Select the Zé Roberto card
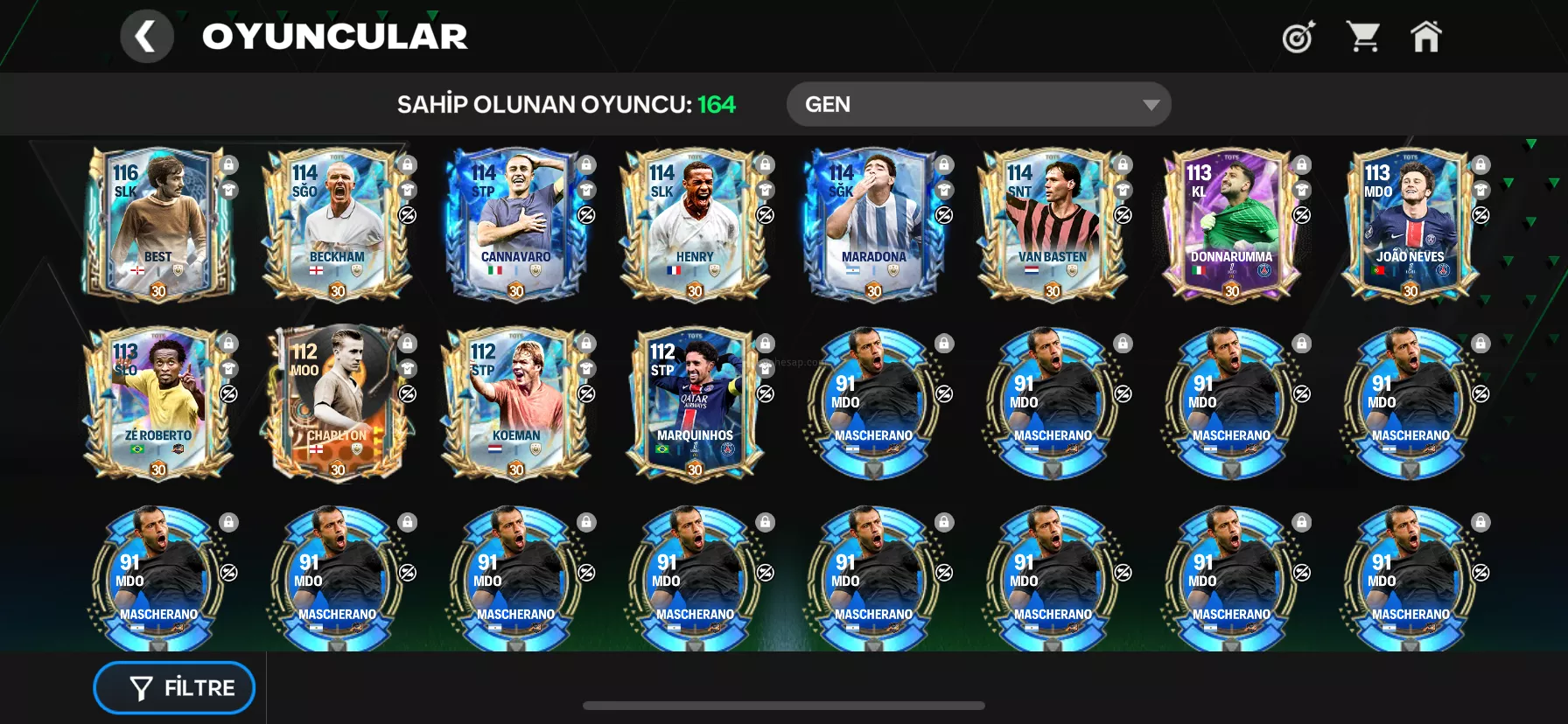Screen dimensions: 1568x724 pyautogui.click(x=158, y=404)
